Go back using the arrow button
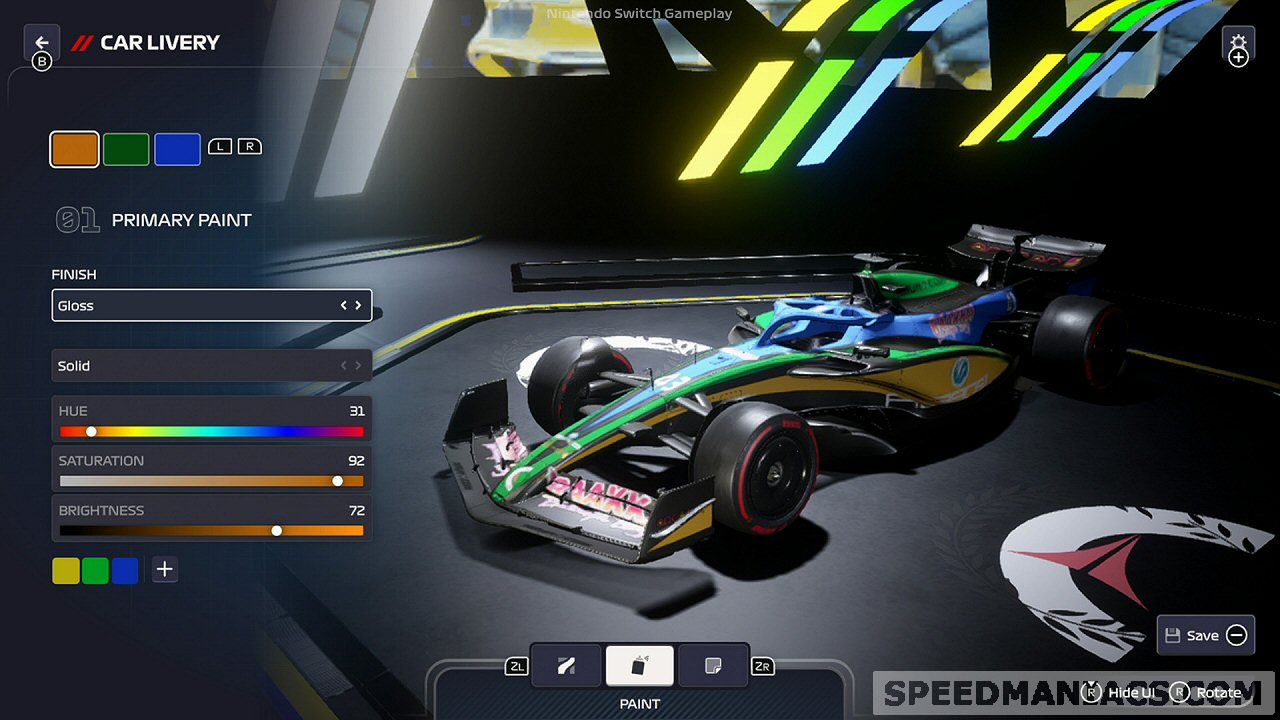This screenshot has height=720, width=1280. (x=41, y=43)
